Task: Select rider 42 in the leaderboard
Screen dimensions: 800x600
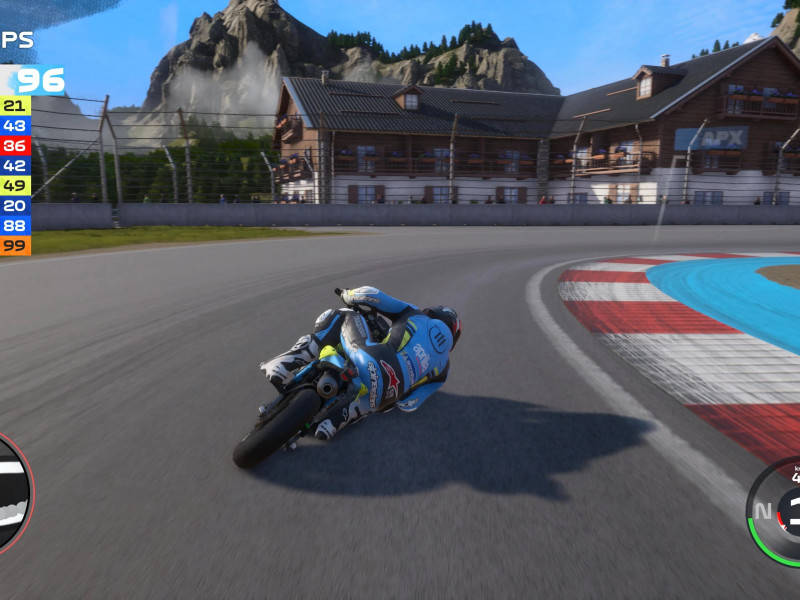Action: coord(15,165)
